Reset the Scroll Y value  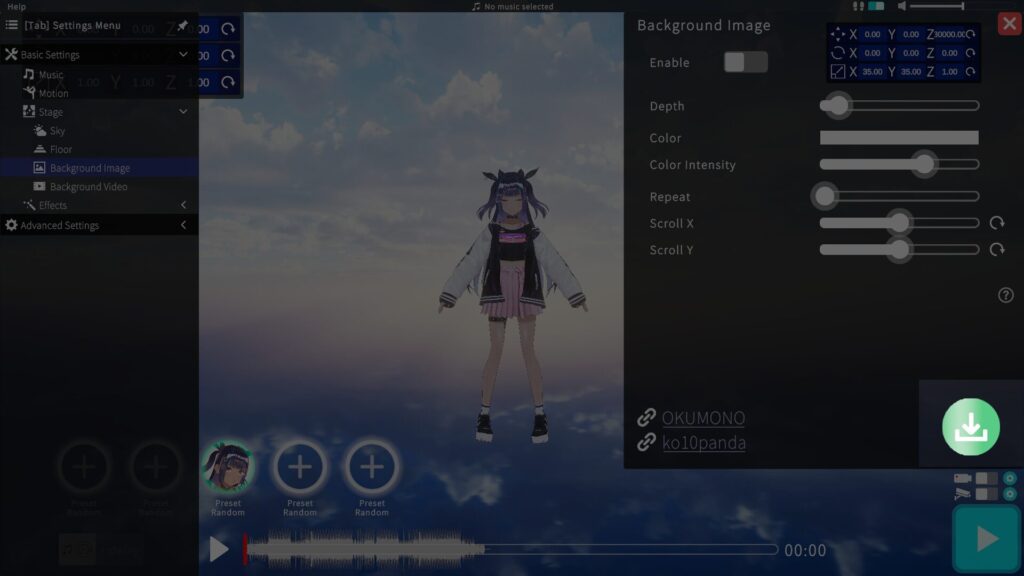coord(997,249)
